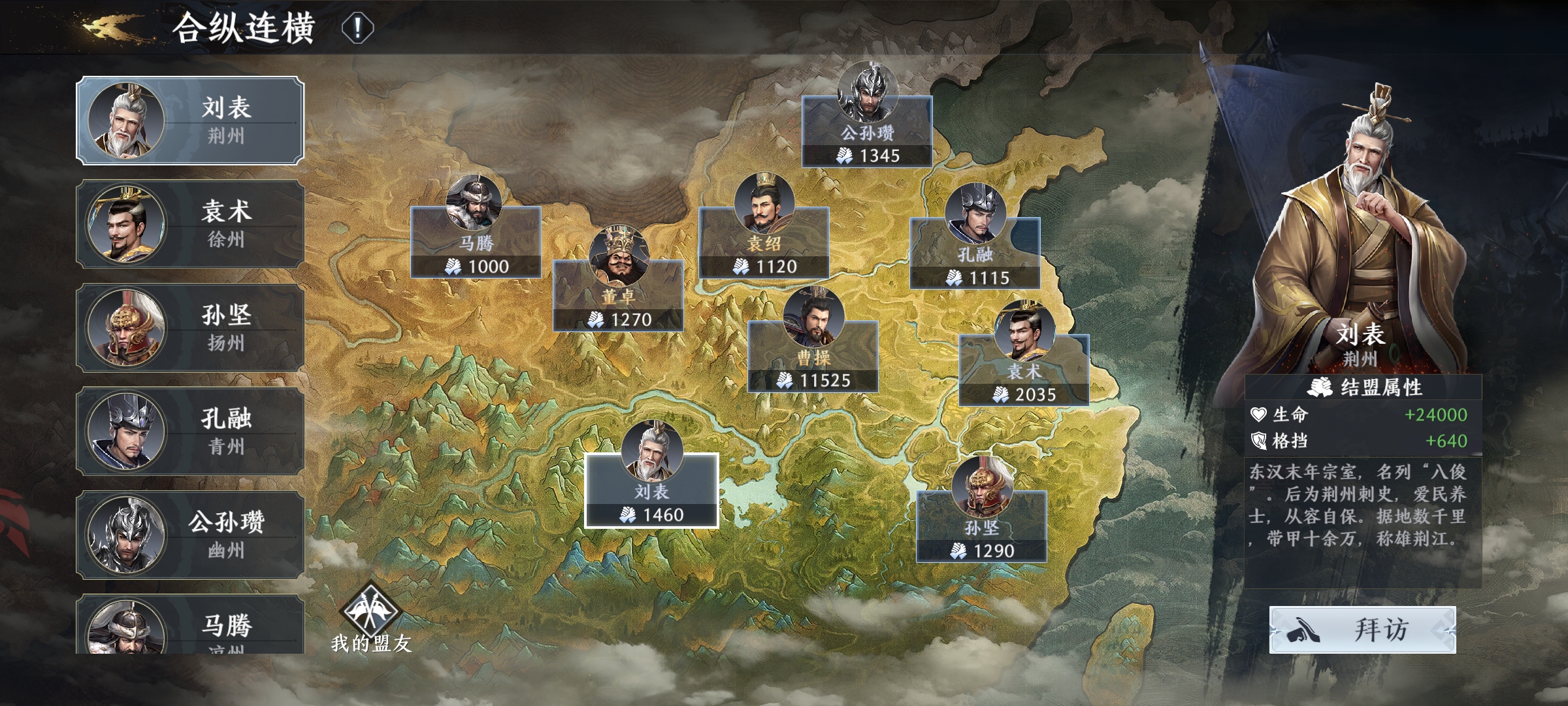Tap the 拜访 visit button
The image size is (1568, 706).
tap(1362, 630)
